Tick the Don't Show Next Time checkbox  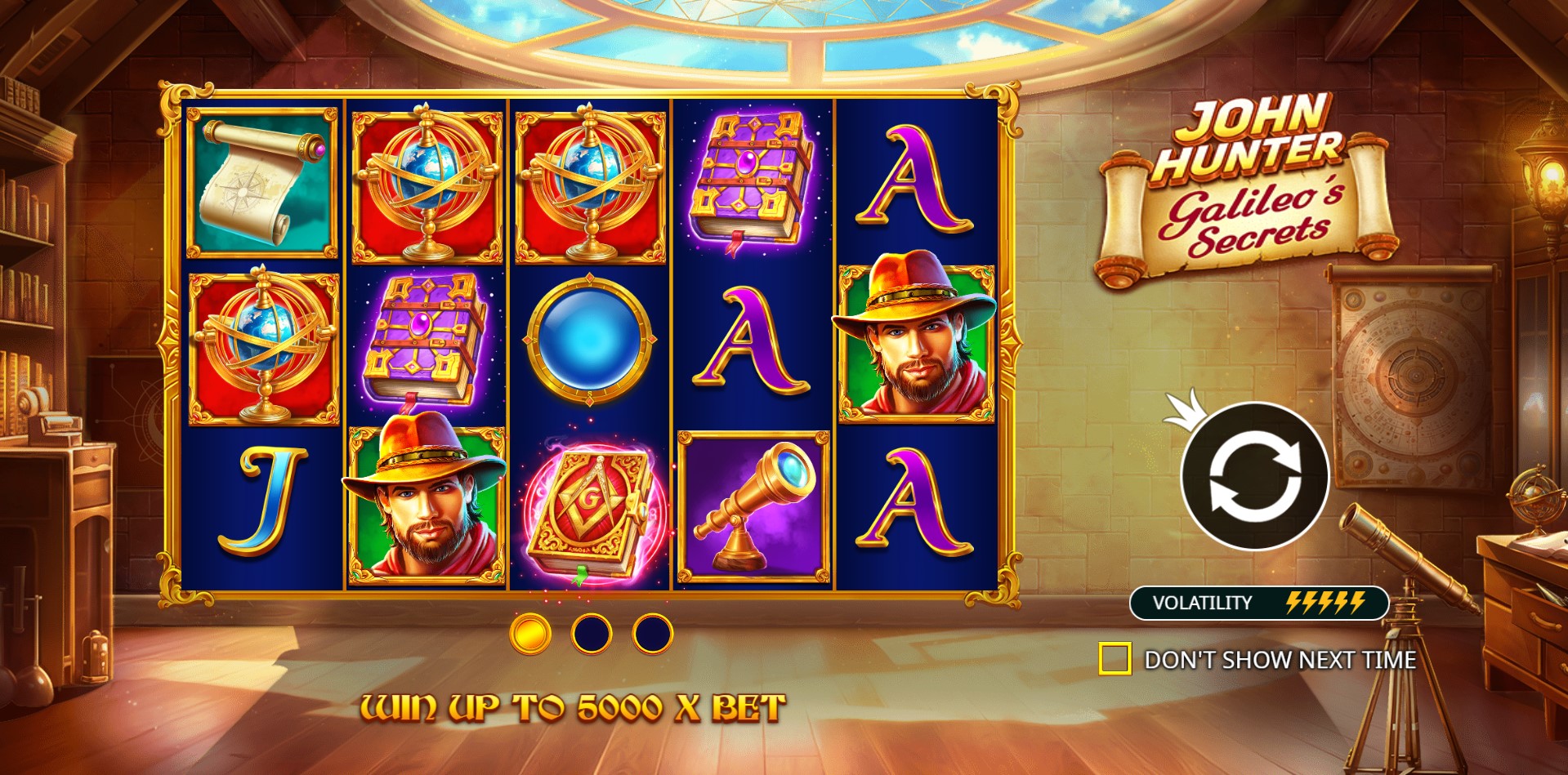pyautogui.click(x=1115, y=659)
